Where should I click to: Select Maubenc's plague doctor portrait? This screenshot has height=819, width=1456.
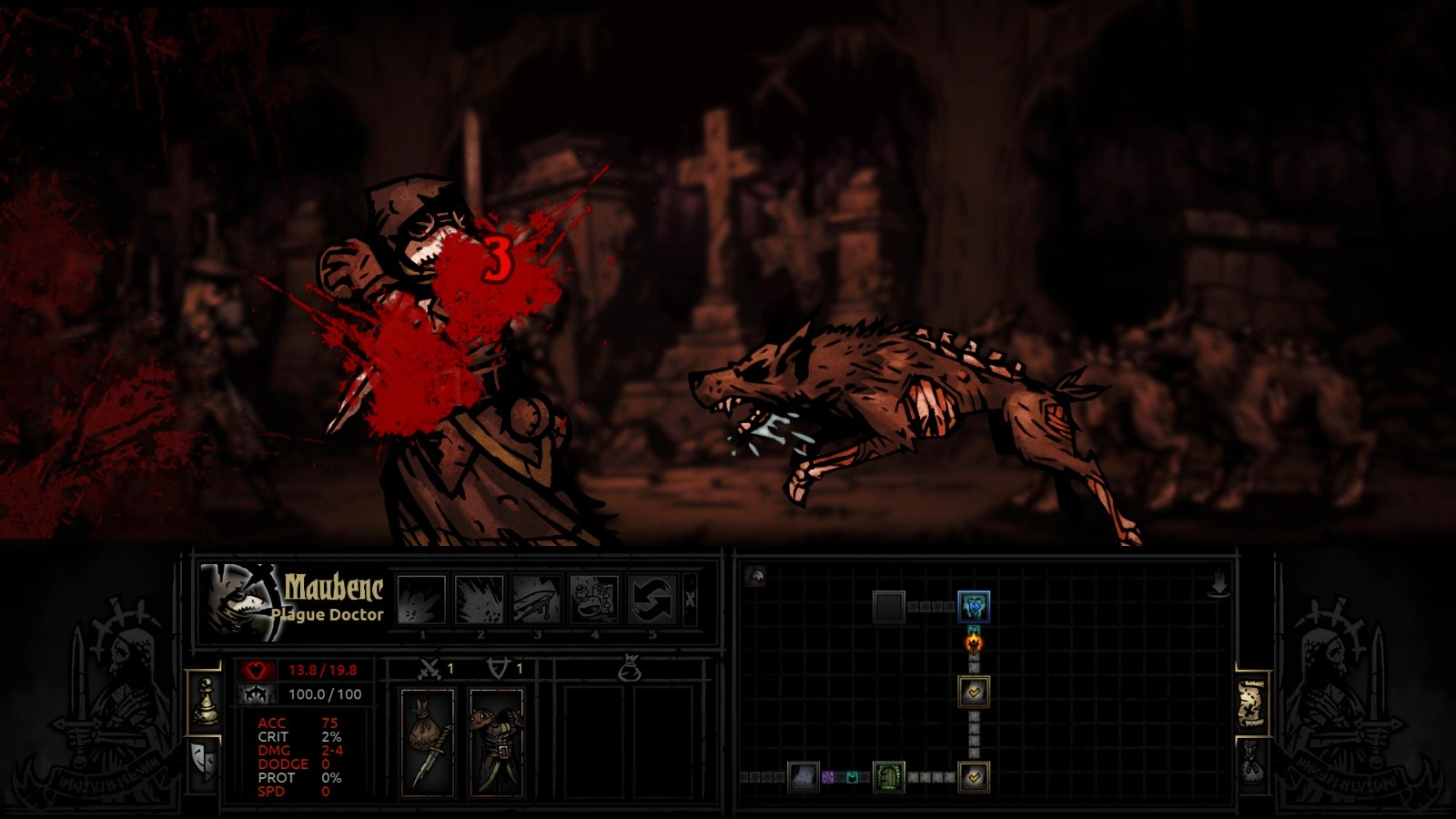point(238,601)
